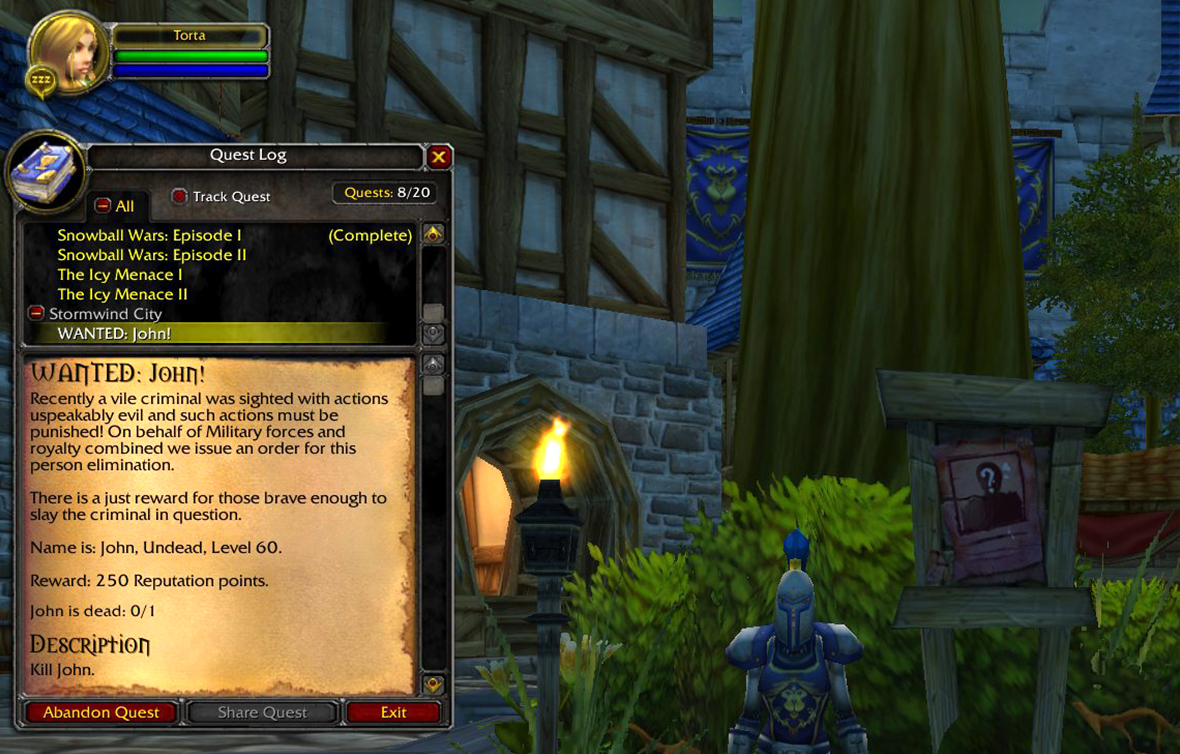Click quest description scroll-down arrow
Image resolution: width=1180 pixels, height=754 pixels.
[x=433, y=684]
